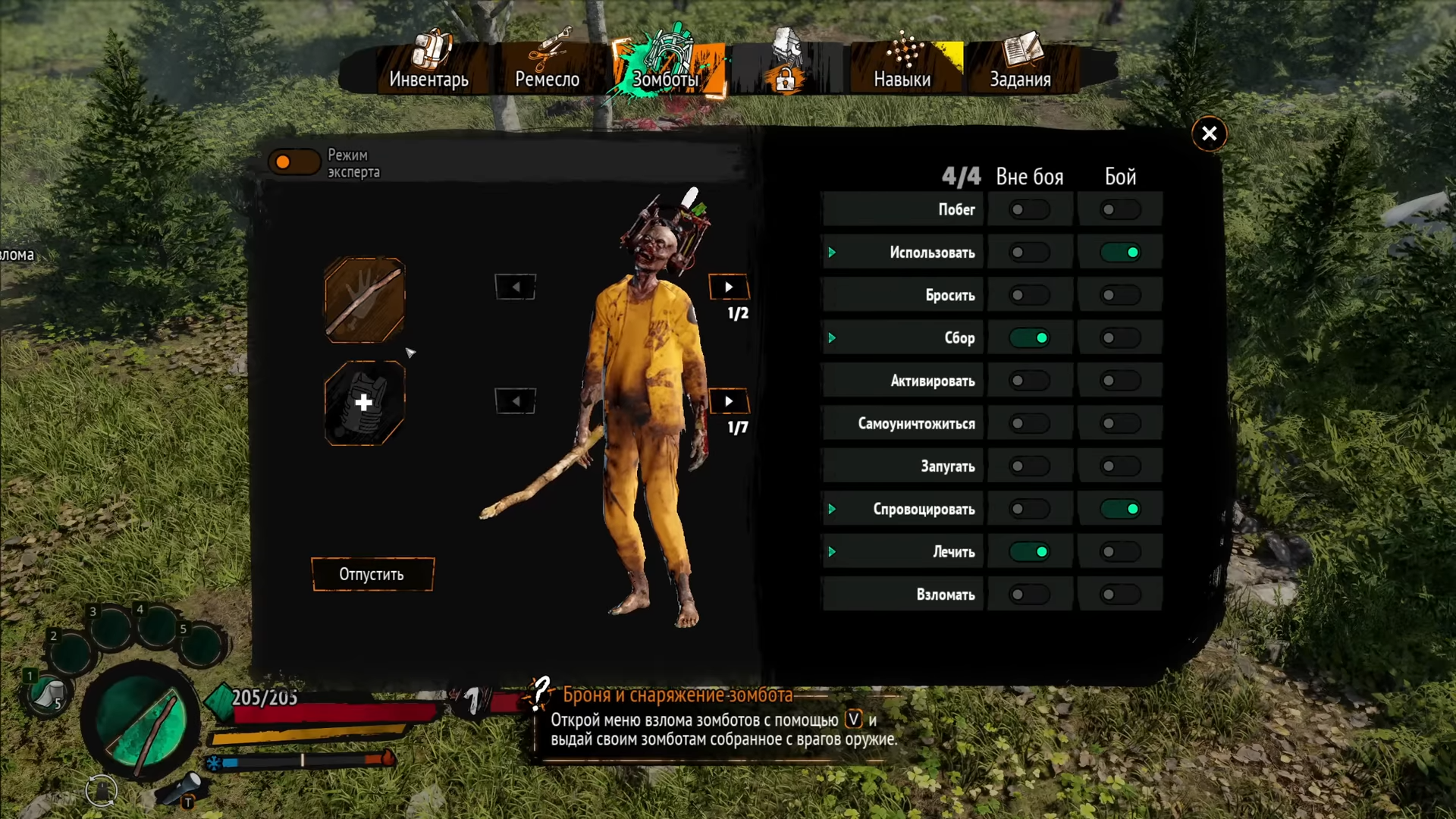Image resolution: width=1456 pixels, height=819 pixels.
Task: Expand the Использовать row arrow
Action: click(832, 253)
